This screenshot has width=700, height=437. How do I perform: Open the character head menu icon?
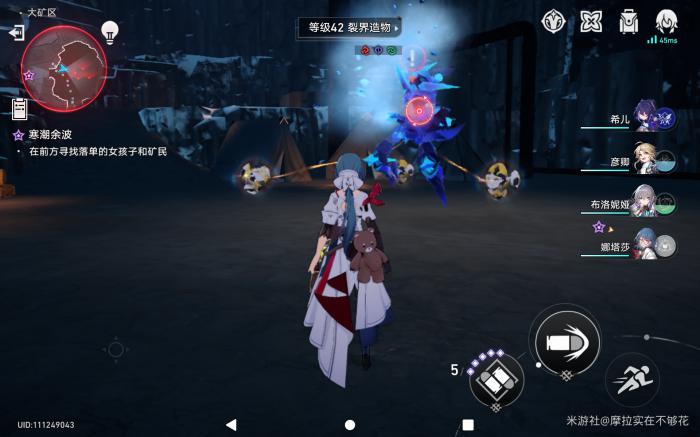(666, 20)
